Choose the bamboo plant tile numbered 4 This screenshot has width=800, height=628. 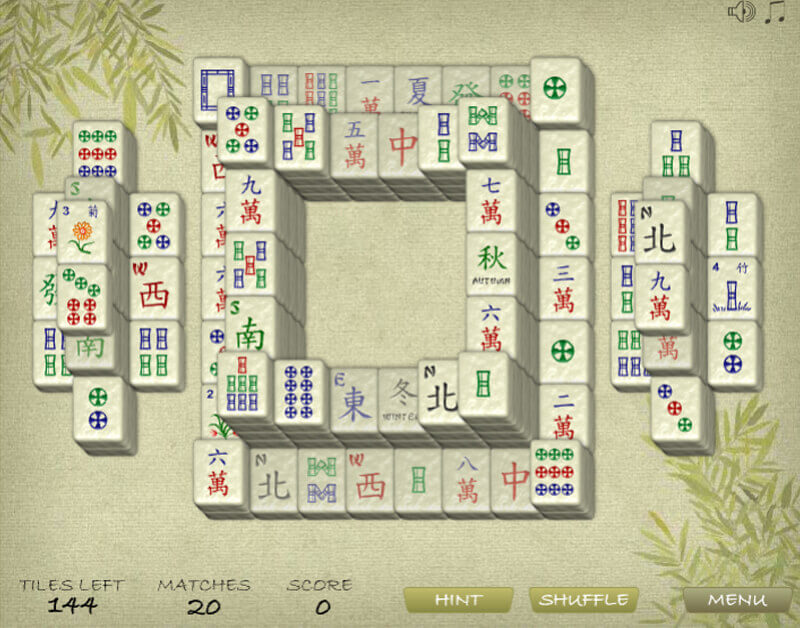[733, 288]
